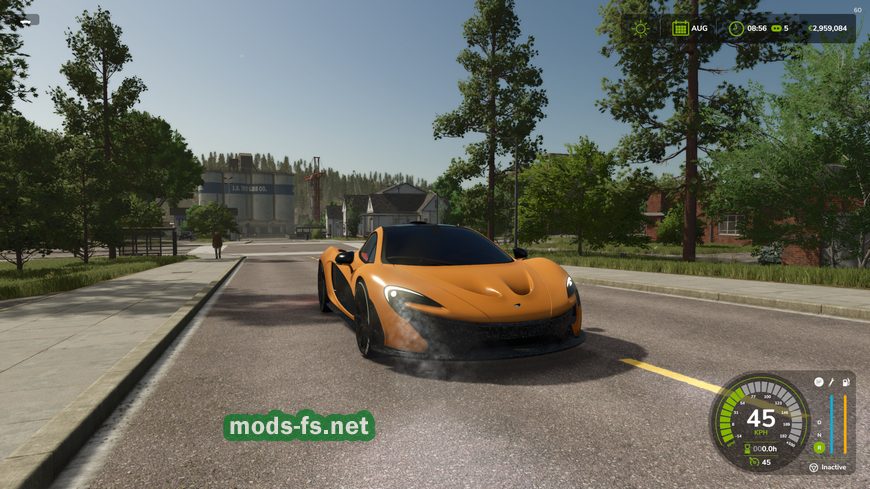The width and height of the screenshot is (870, 489).
Task: Select the clock icon beside the time
Action: [x=736, y=28]
